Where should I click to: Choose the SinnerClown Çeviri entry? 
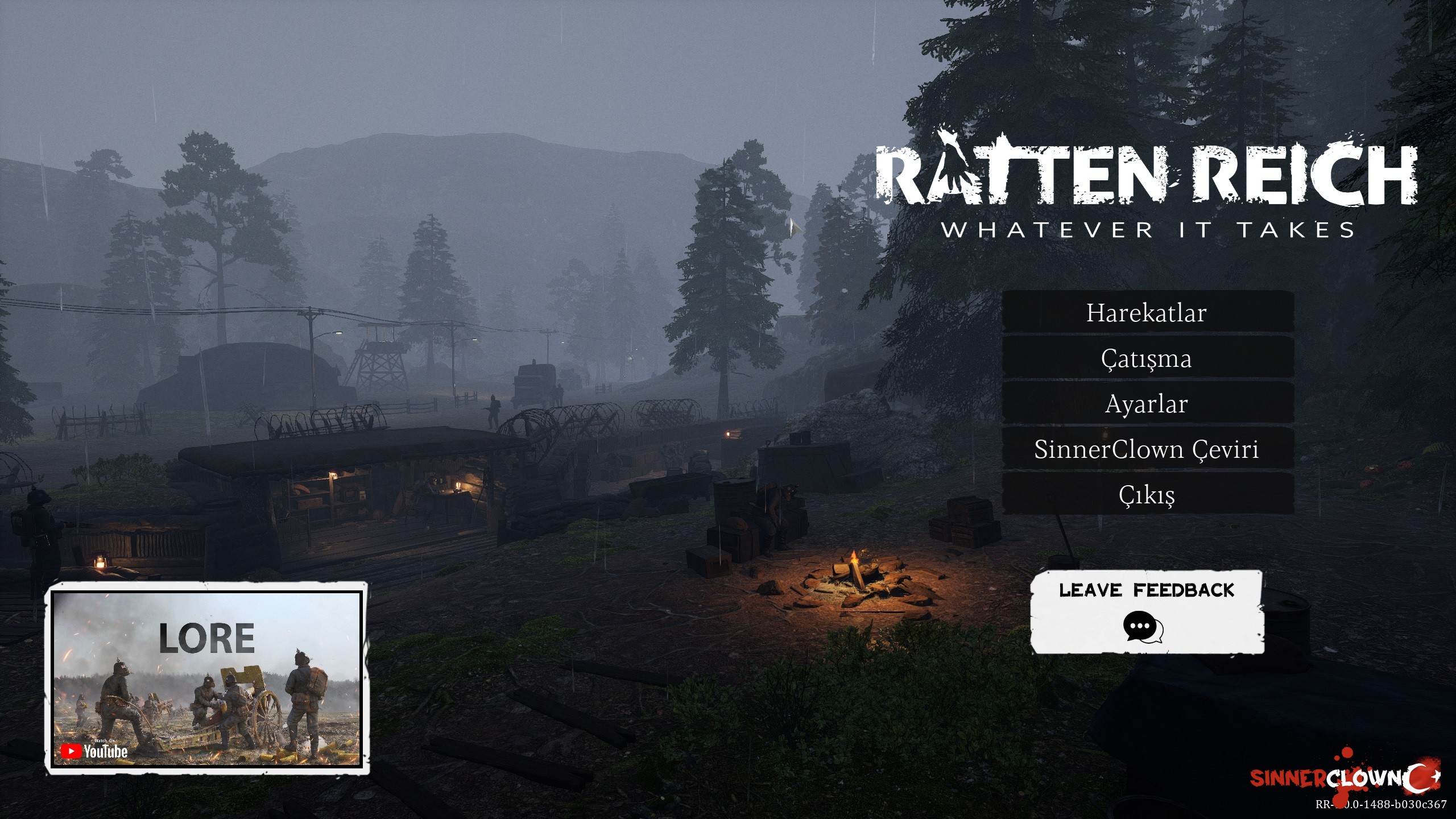pos(1147,449)
